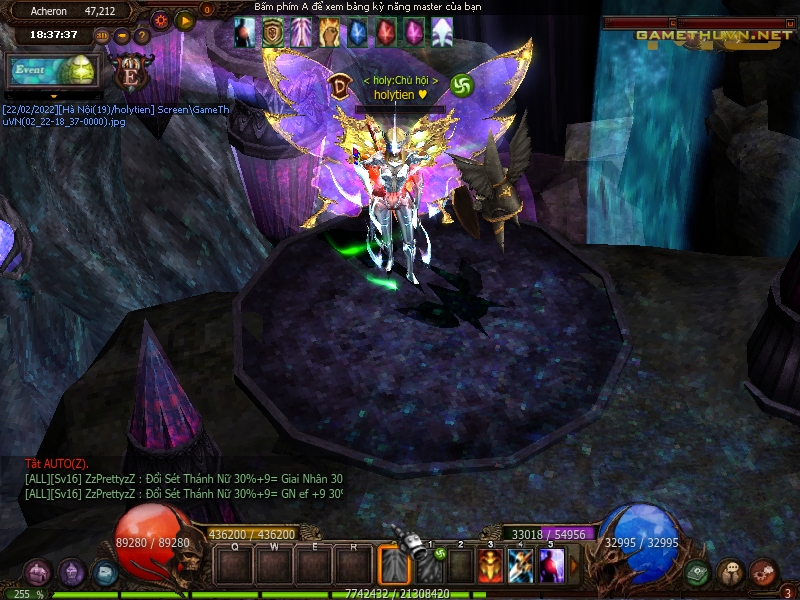Select the golden fist buff icon
This screenshot has height=600, width=800.
coord(329,33)
